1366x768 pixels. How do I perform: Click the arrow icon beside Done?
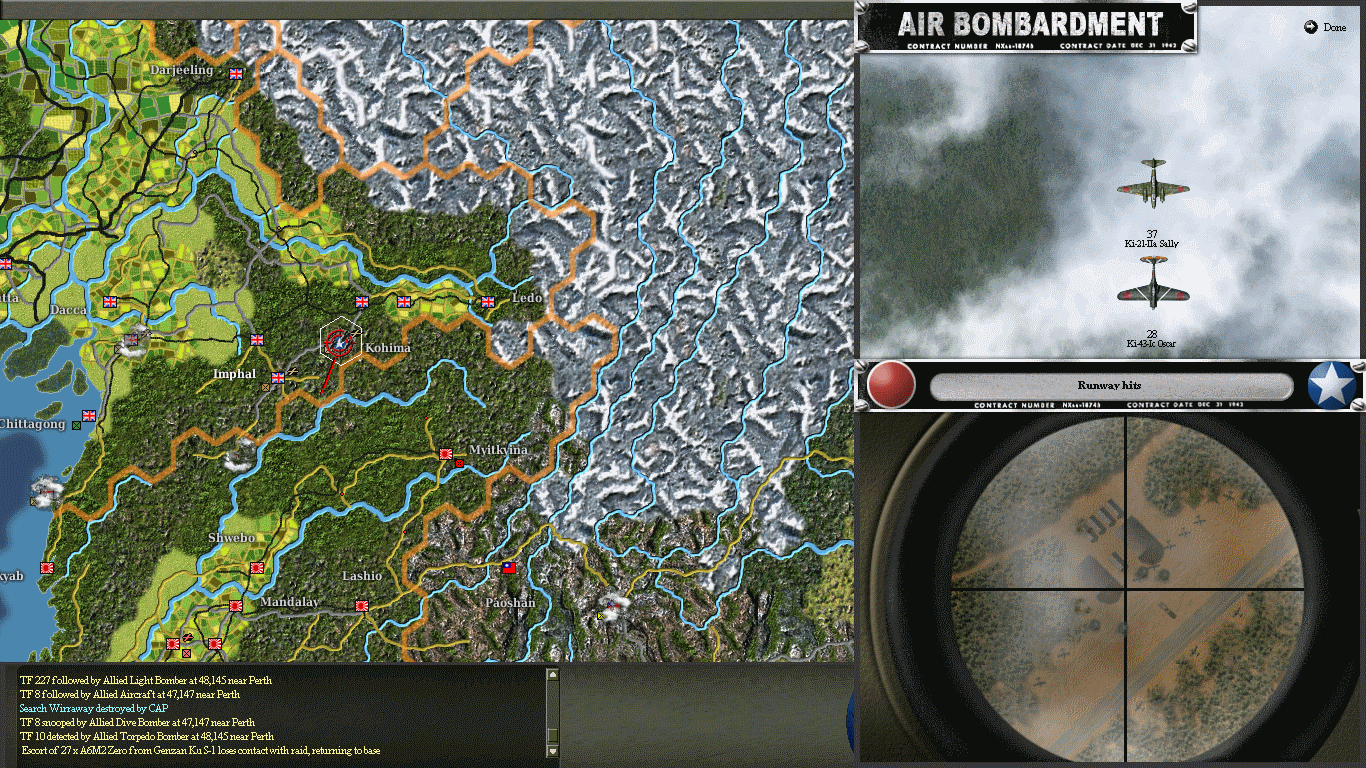pos(1311,27)
